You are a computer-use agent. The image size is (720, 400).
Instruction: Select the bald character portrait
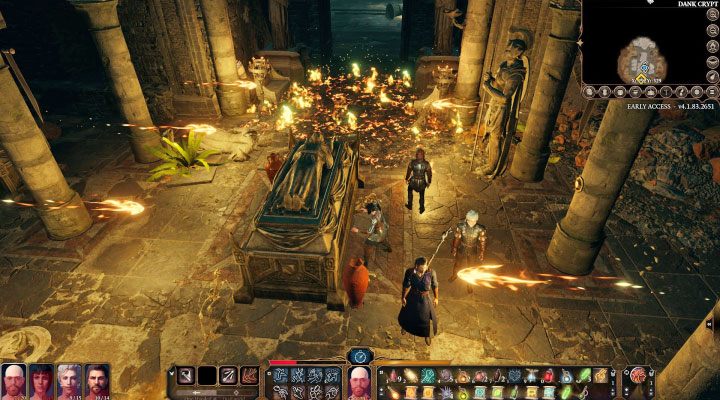pyautogui.click(x=14, y=378)
